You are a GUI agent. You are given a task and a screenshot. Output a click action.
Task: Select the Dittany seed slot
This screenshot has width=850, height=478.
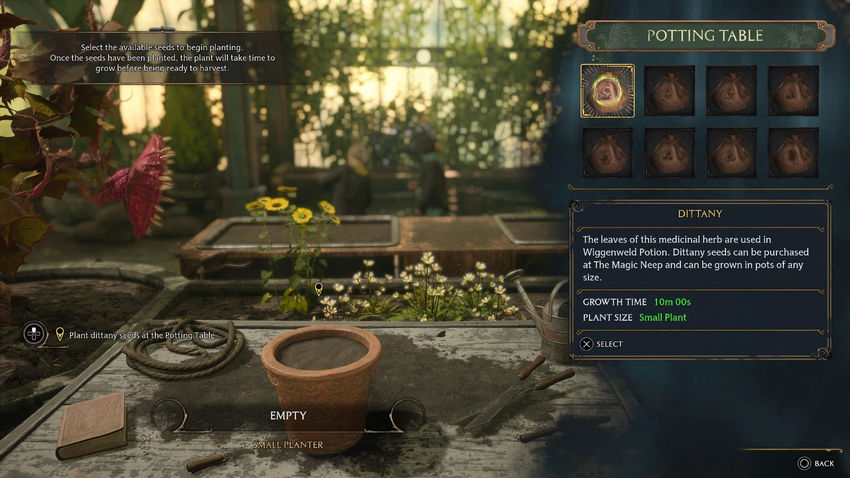[607, 91]
